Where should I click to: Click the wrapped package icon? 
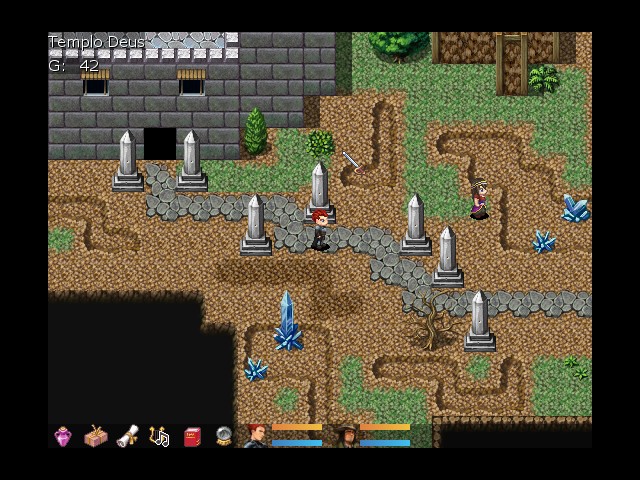pyautogui.click(x=95, y=436)
